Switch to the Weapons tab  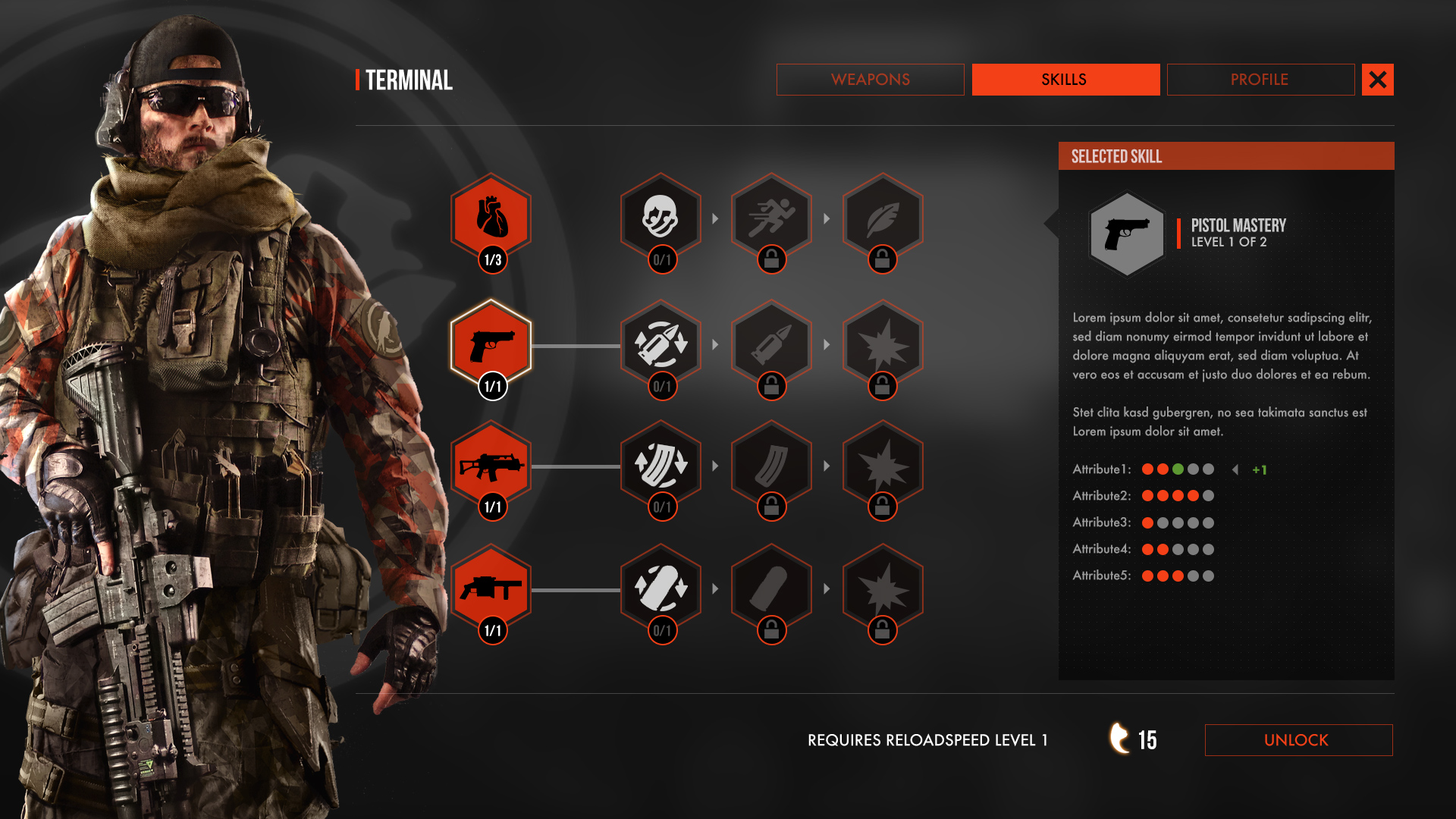[x=870, y=79]
